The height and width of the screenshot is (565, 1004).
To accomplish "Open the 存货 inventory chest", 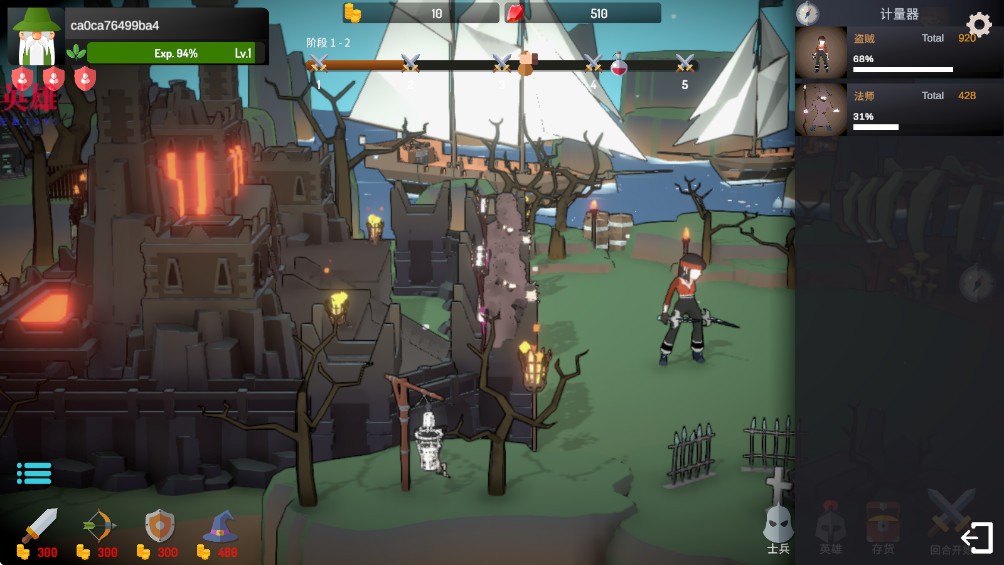I will [x=882, y=528].
